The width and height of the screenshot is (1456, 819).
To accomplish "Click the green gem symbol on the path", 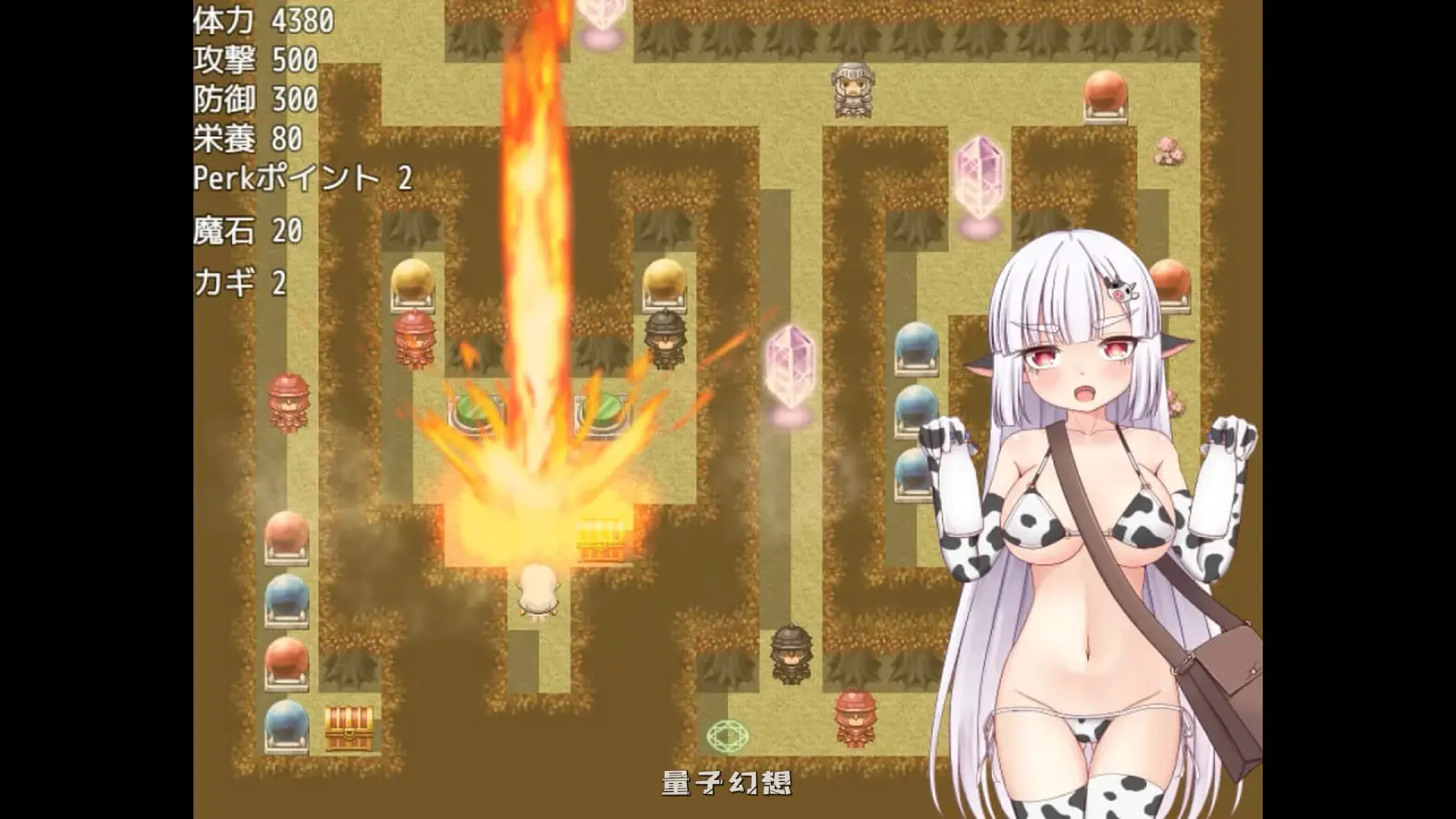I will pyautogui.click(x=727, y=735).
